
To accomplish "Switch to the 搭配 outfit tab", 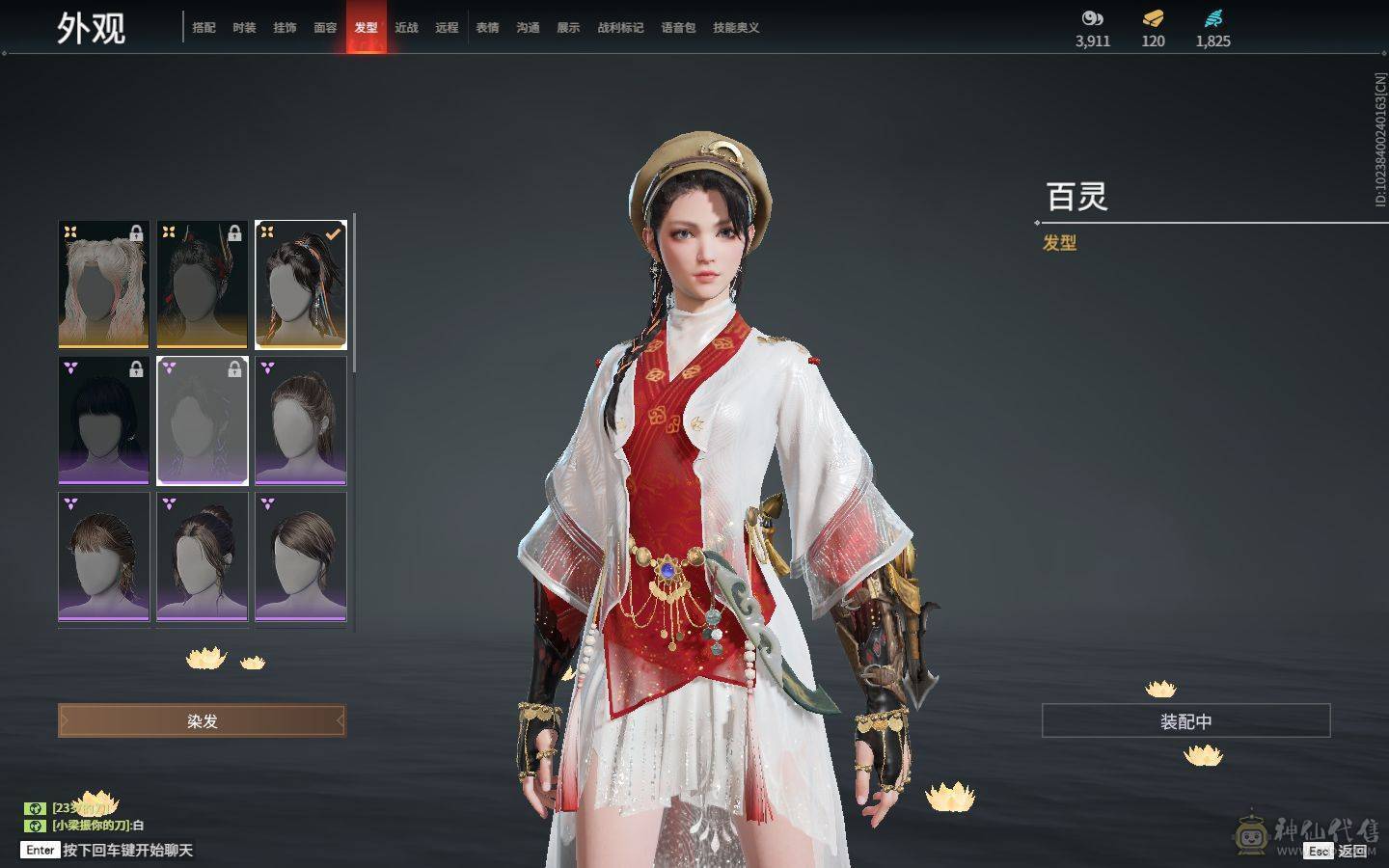I will click(204, 28).
